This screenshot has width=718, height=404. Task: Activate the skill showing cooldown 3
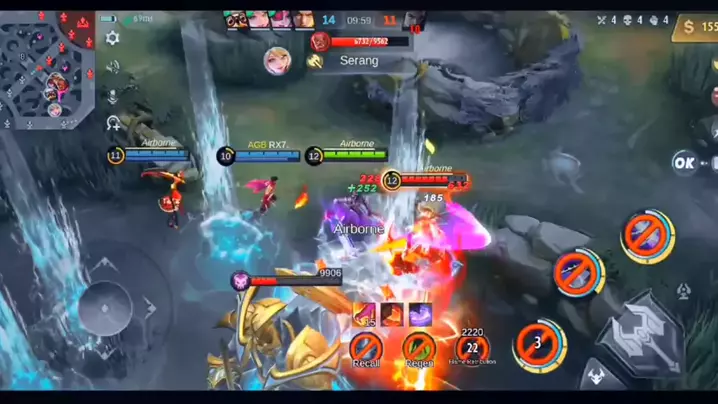[x=538, y=343]
